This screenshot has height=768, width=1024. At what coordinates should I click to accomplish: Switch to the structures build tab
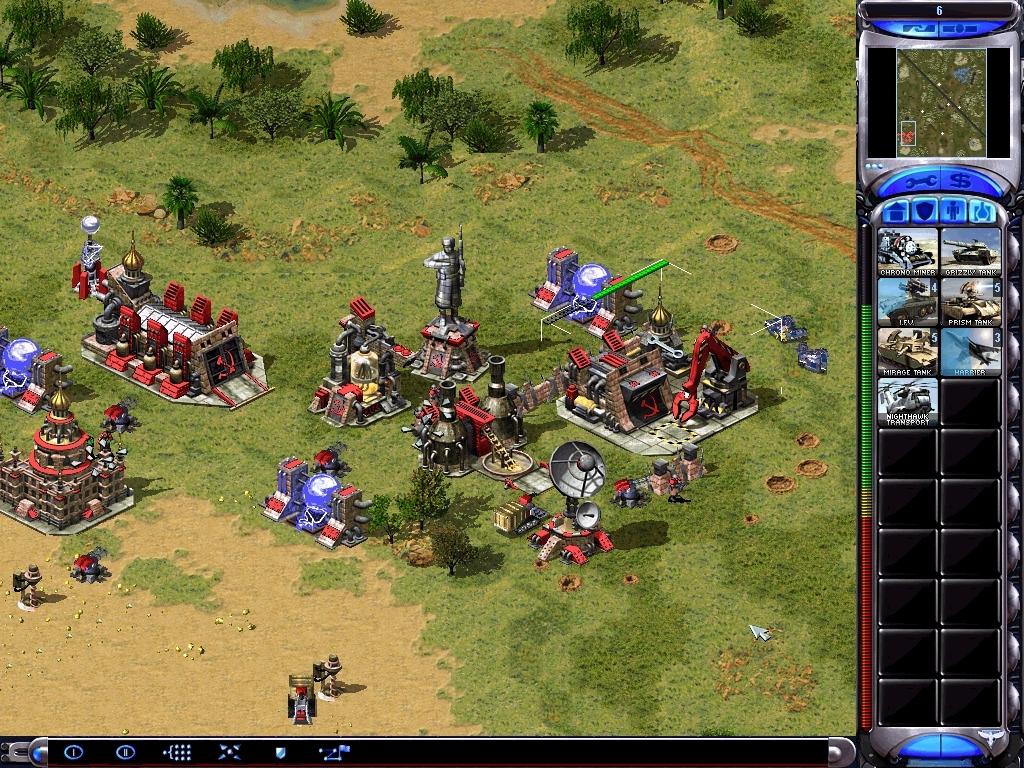(x=897, y=212)
